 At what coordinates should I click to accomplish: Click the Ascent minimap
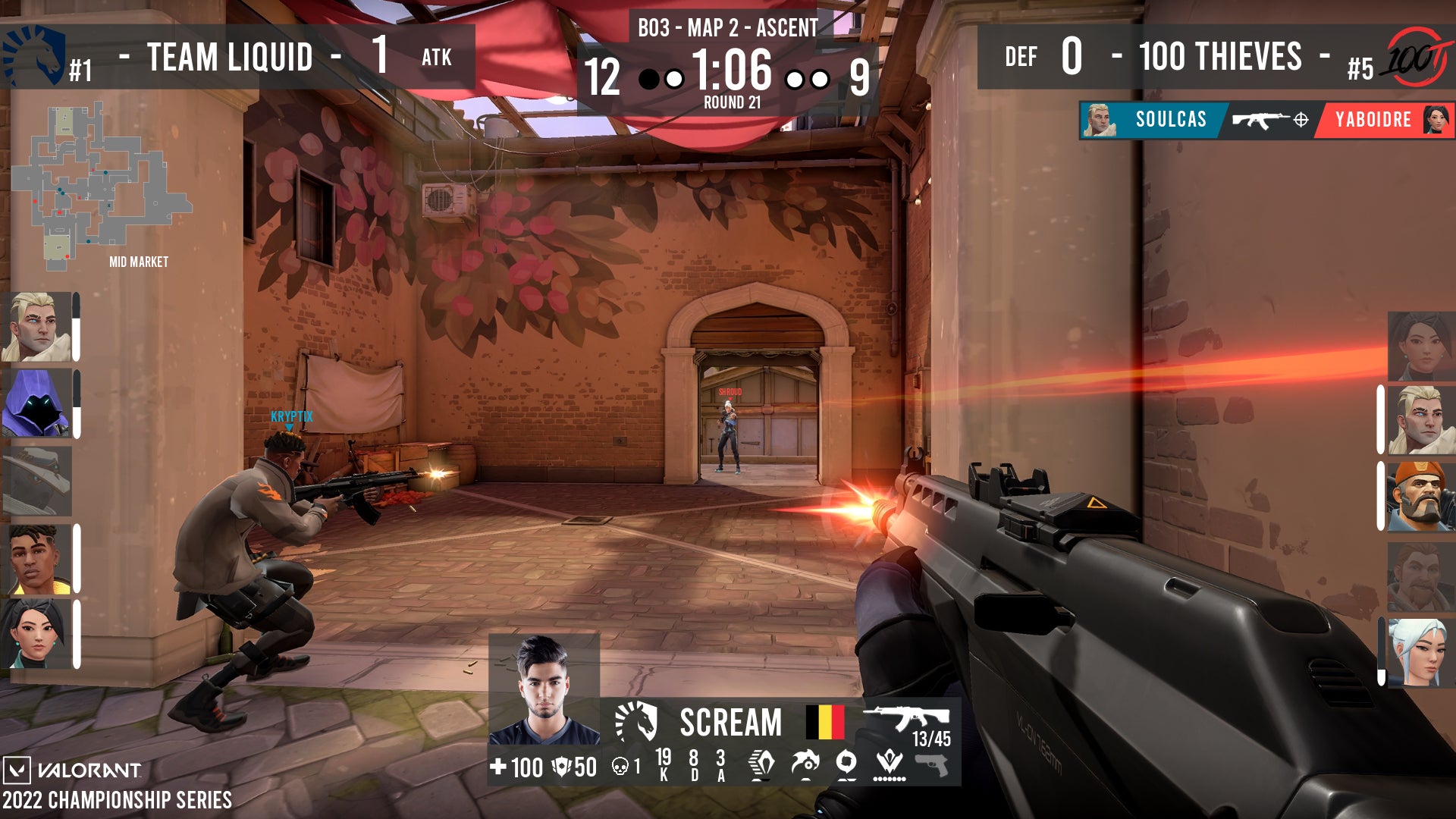click(101, 186)
